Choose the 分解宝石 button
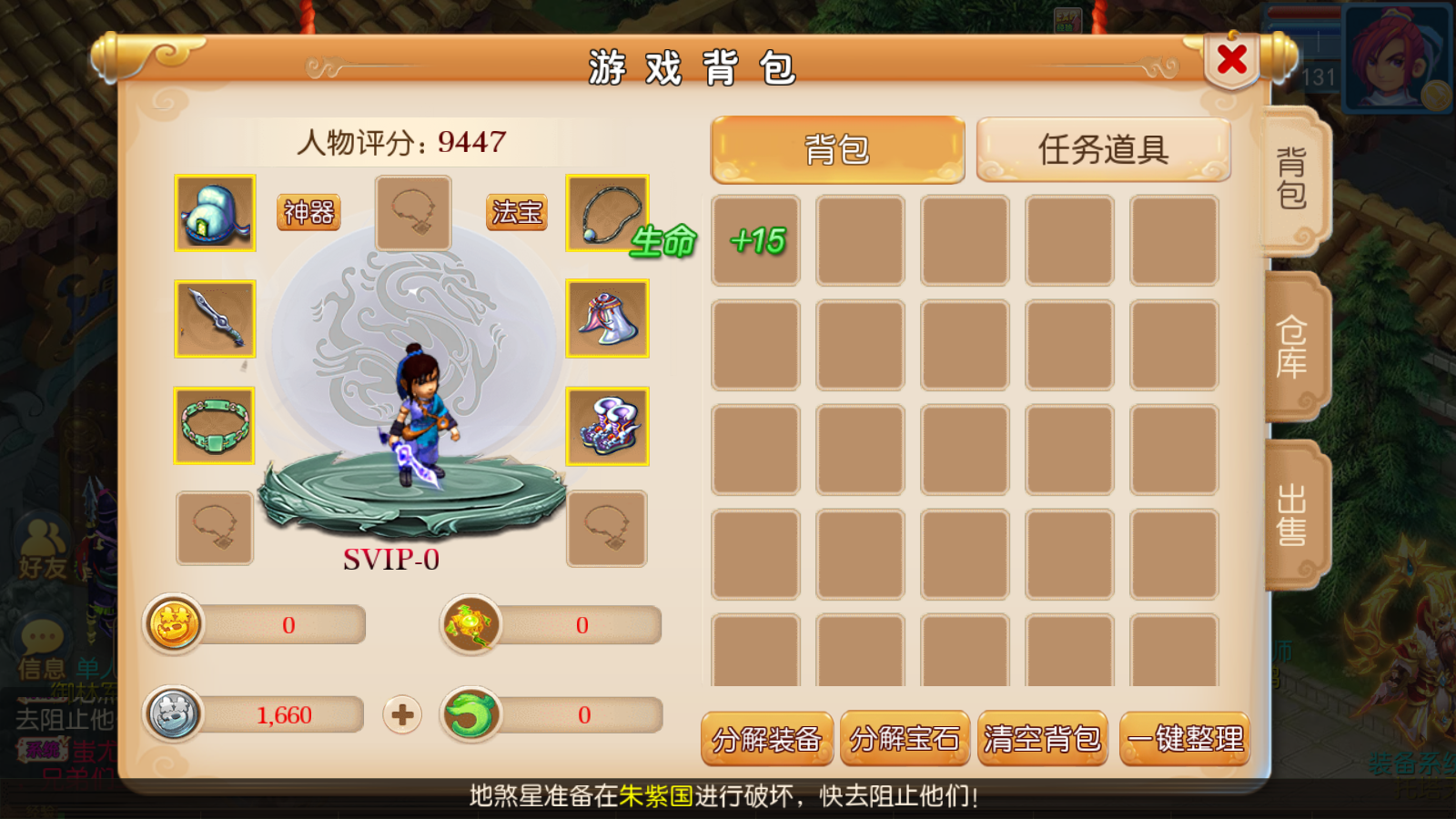Screen dimensions: 1456x819 (905, 739)
